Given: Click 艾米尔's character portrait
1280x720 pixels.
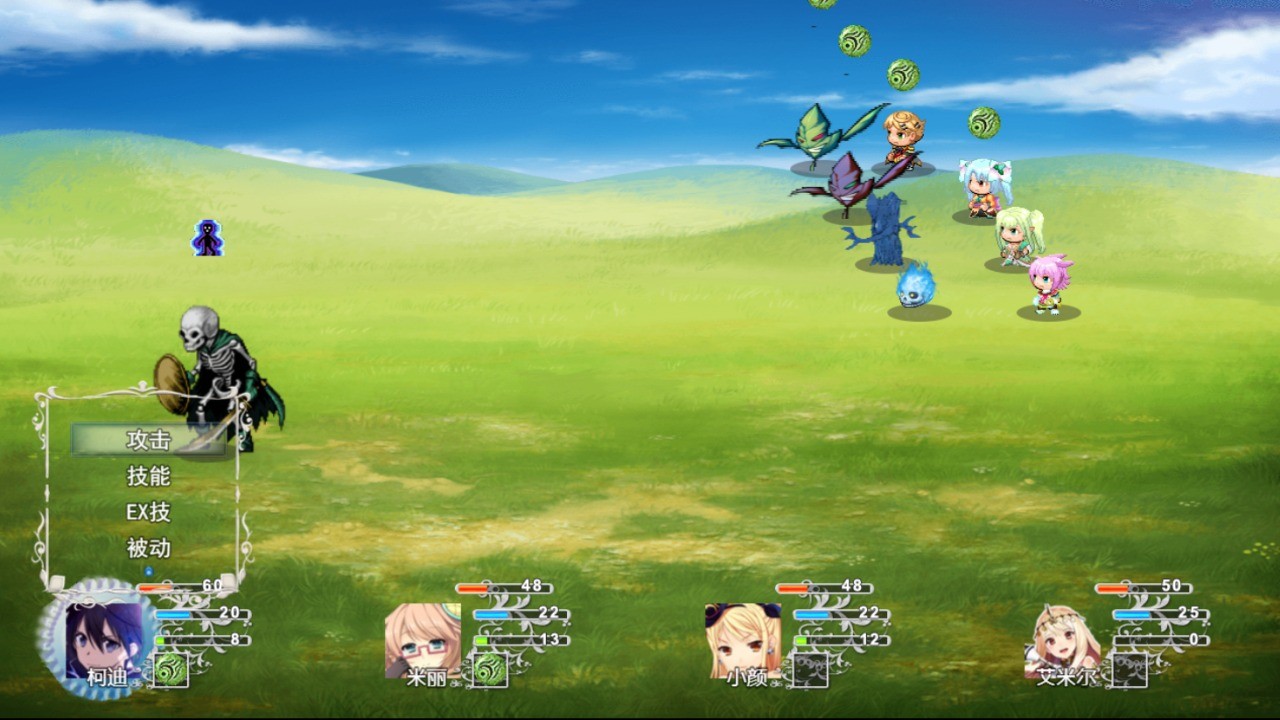Looking at the screenshot, I should pos(1062,639).
